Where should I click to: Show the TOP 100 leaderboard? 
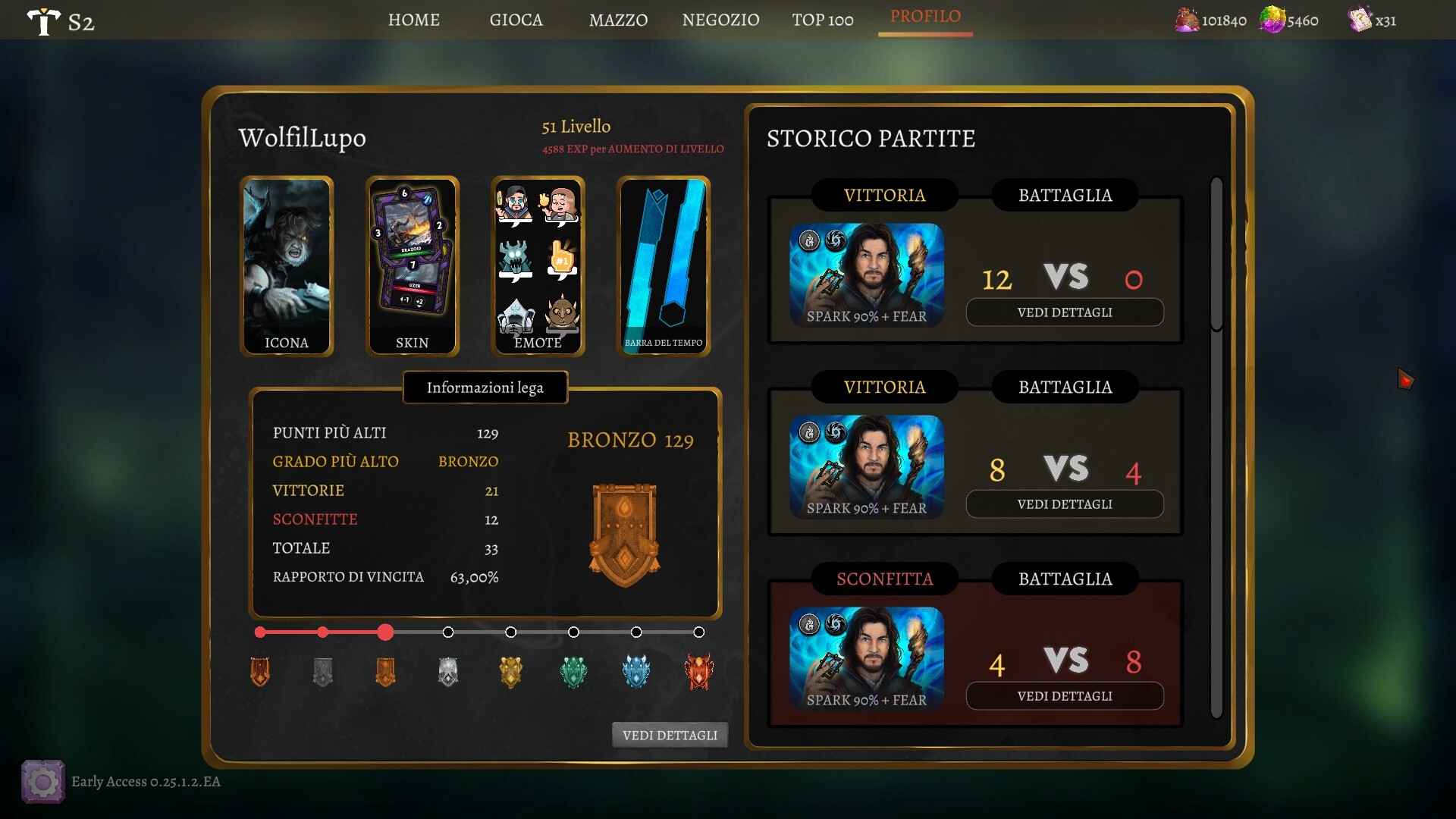tap(823, 20)
